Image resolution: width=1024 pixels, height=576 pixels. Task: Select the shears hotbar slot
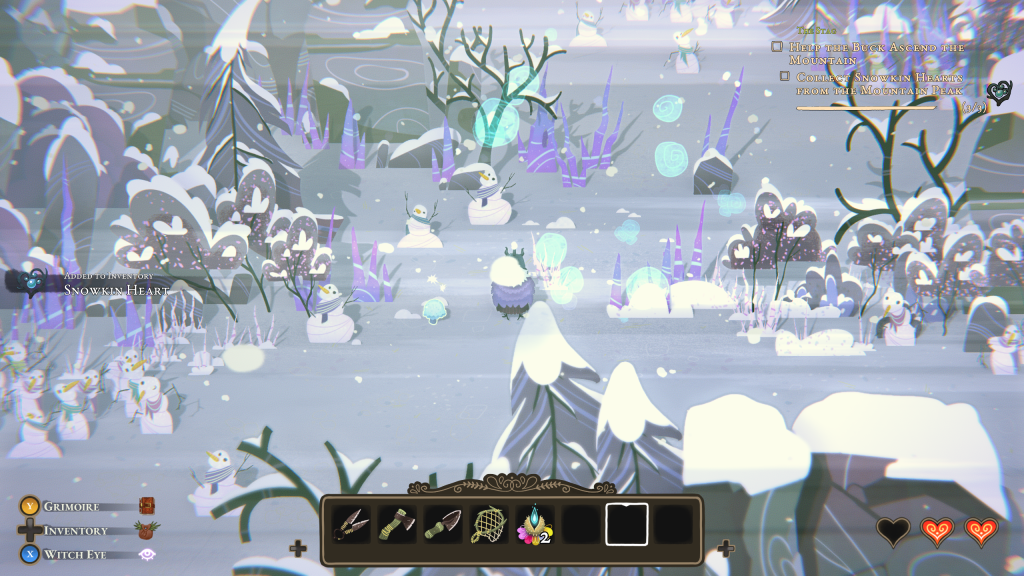pyautogui.click(x=351, y=525)
